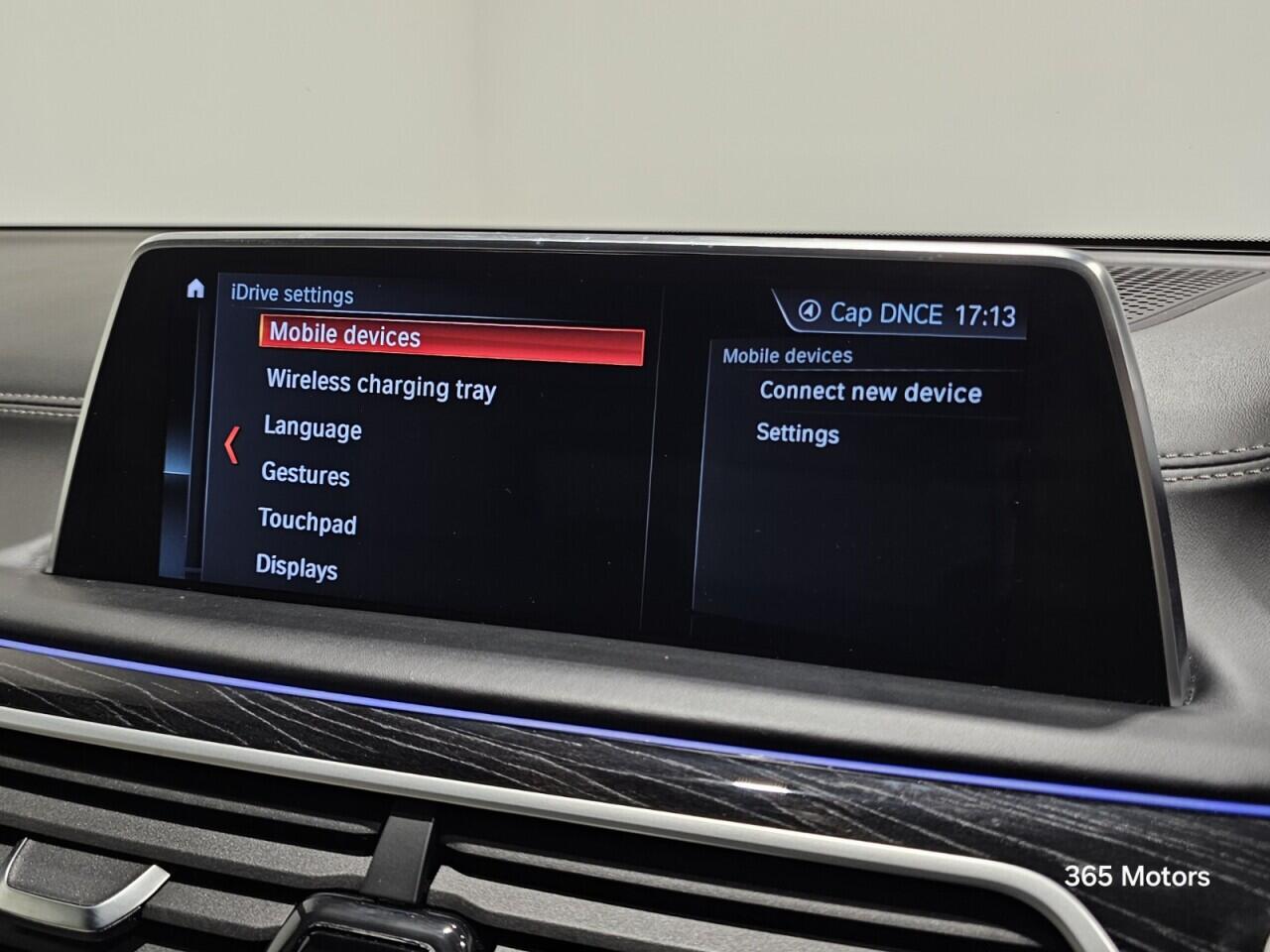The width and height of the screenshot is (1270, 952).
Task: Open the Displays settings option
Action: coord(297,569)
